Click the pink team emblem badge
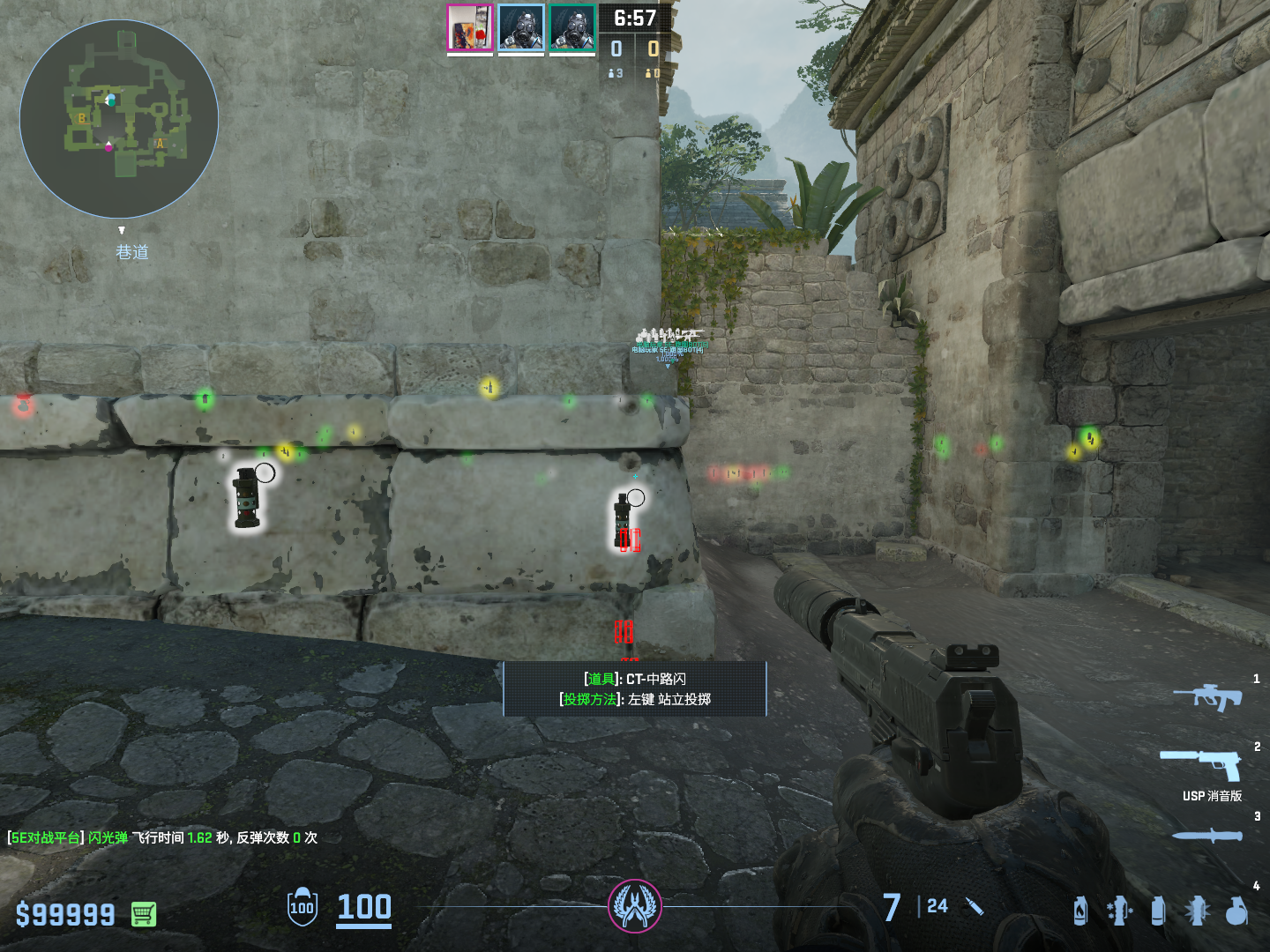 (634, 906)
